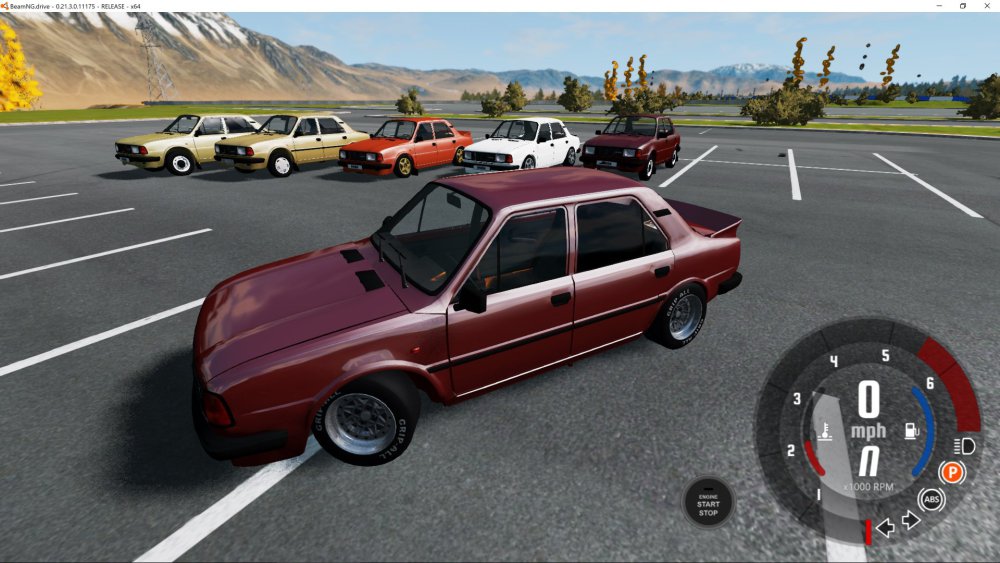
Task: Close the BeamNG.drive window
Action: coord(986,6)
